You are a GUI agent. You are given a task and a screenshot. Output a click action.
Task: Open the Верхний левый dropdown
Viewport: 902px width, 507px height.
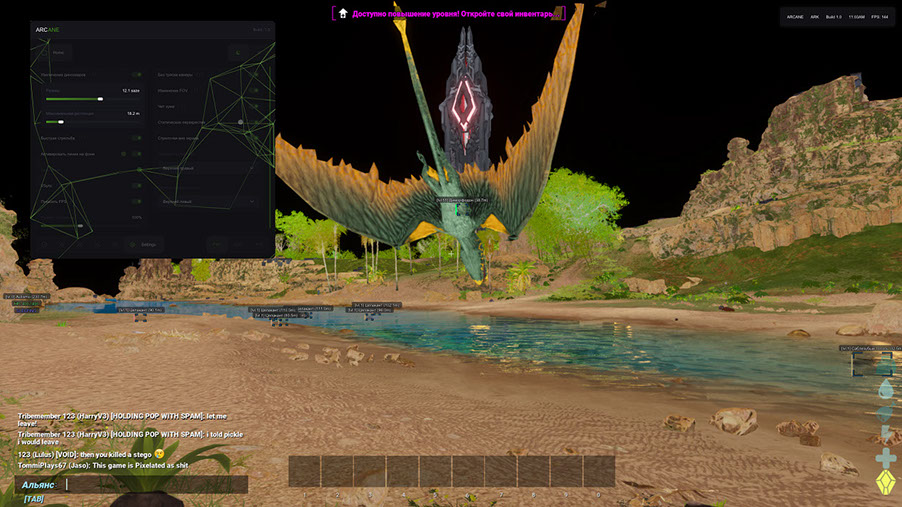coord(208,201)
